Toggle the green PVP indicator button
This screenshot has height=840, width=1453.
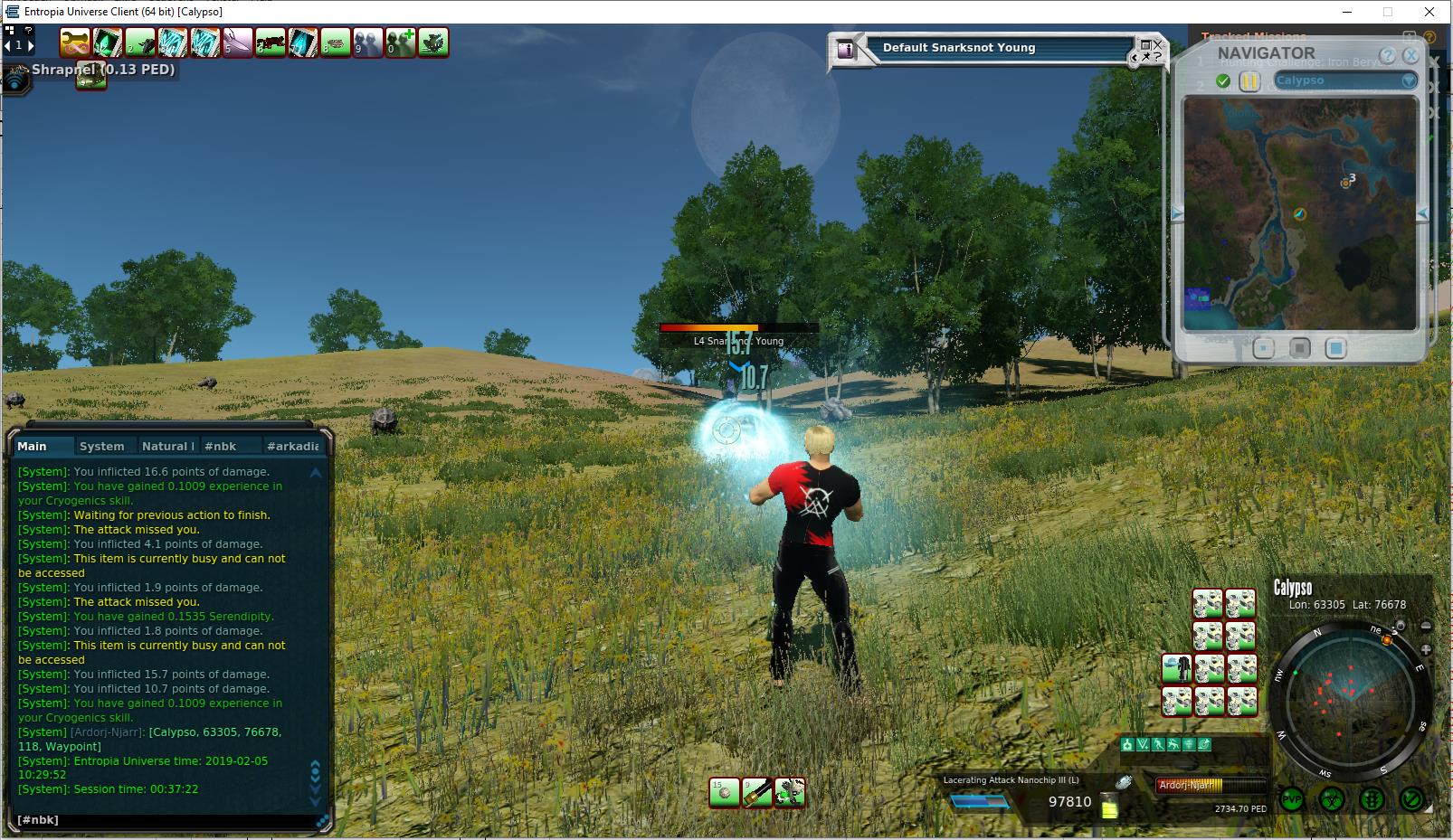[x=1292, y=800]
